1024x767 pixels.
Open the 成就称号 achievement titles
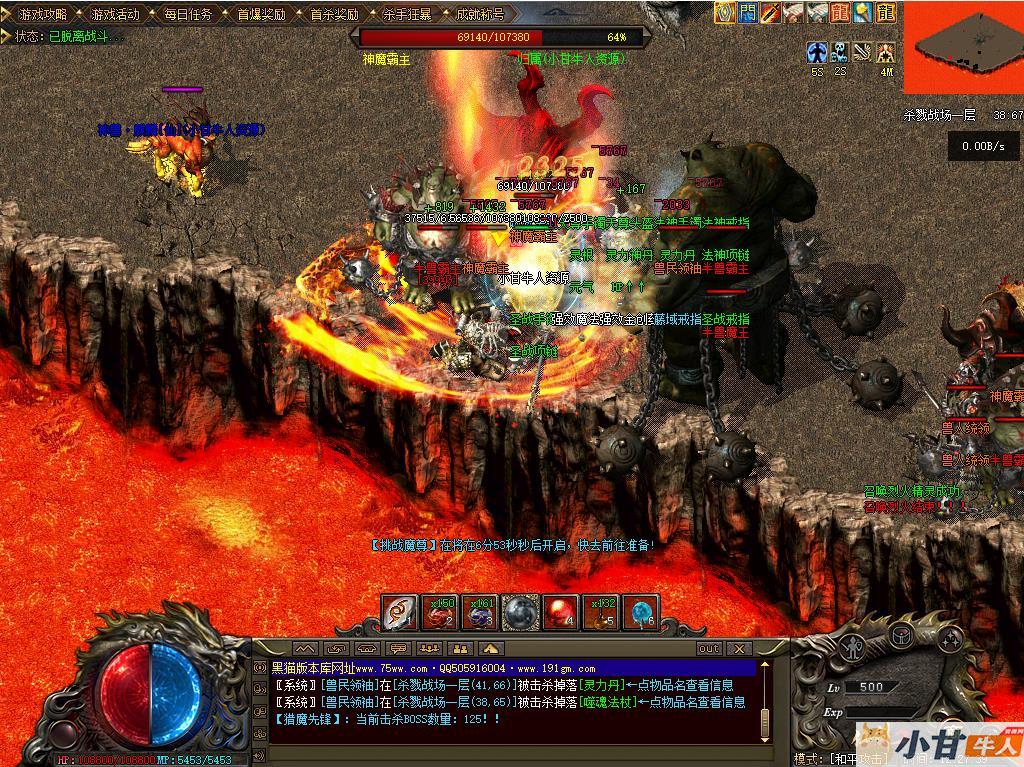pos(480,14)
